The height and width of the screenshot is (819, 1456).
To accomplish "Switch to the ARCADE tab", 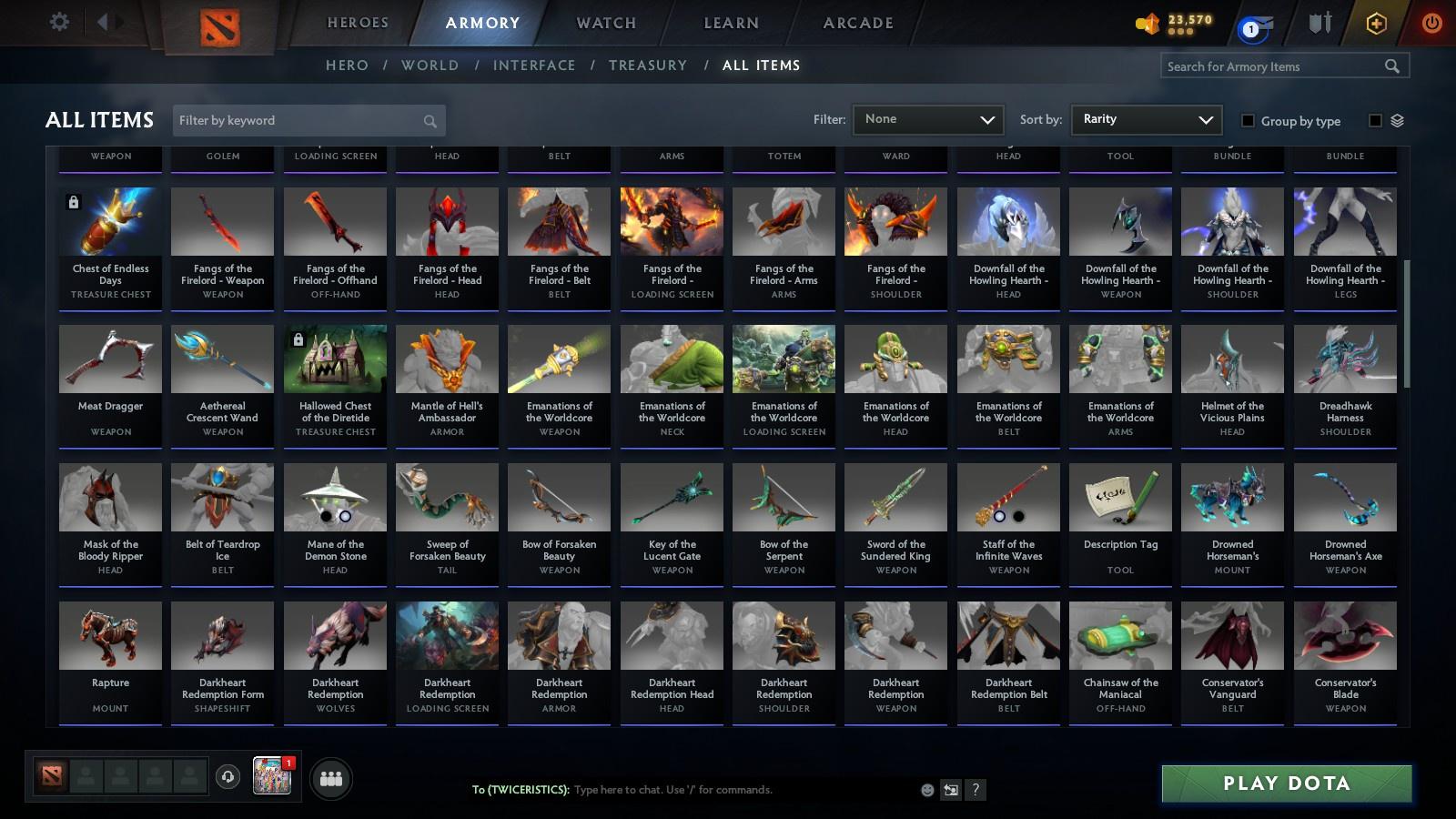I will [x=855, y=23].
